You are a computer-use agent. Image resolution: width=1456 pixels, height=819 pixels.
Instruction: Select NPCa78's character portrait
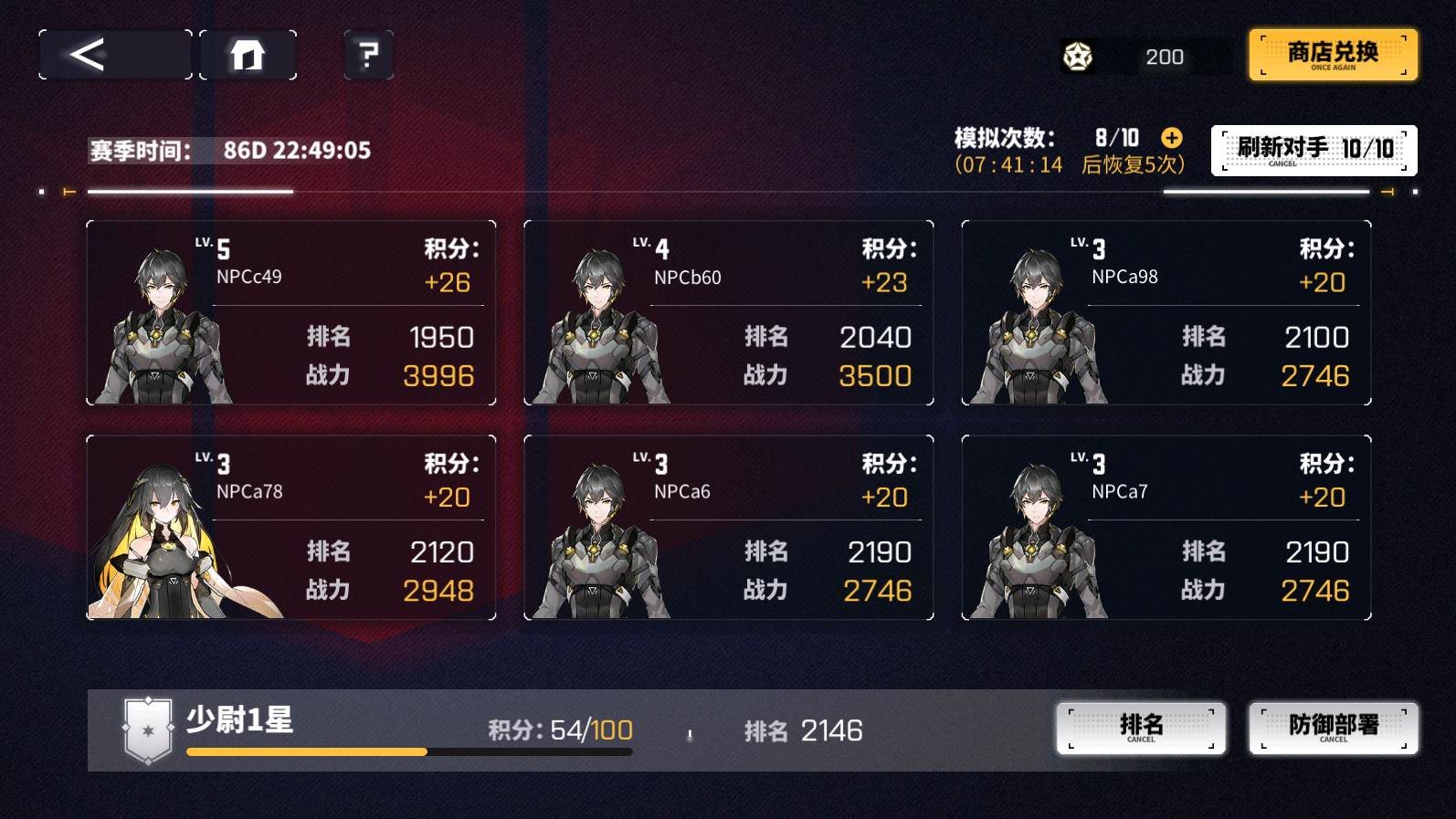point(164,530)
